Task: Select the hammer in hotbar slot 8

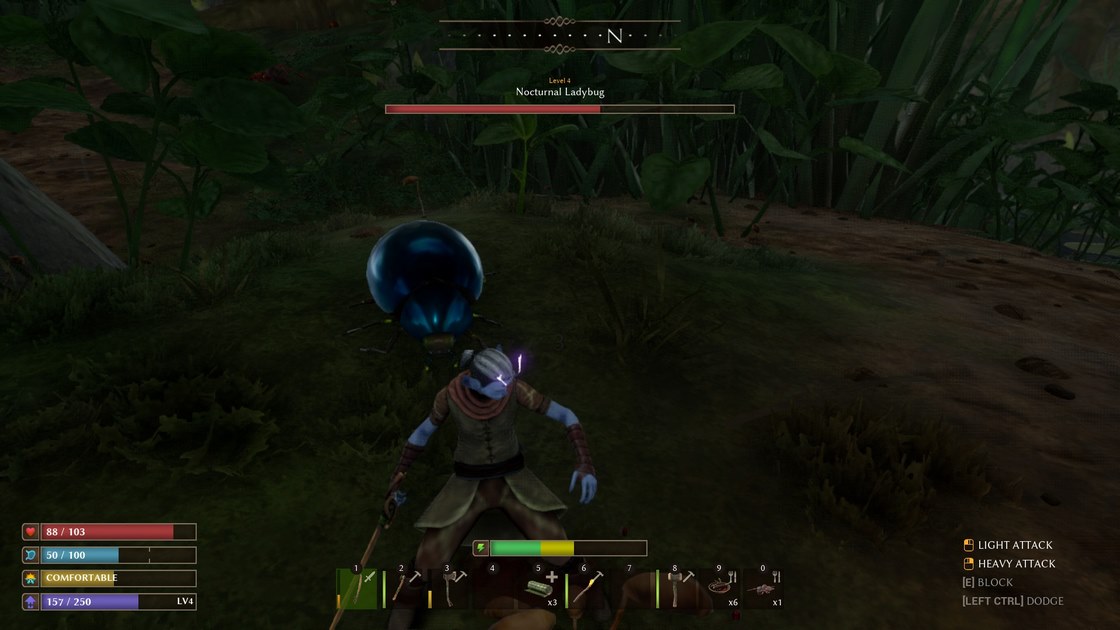Action: coord(678,589)
